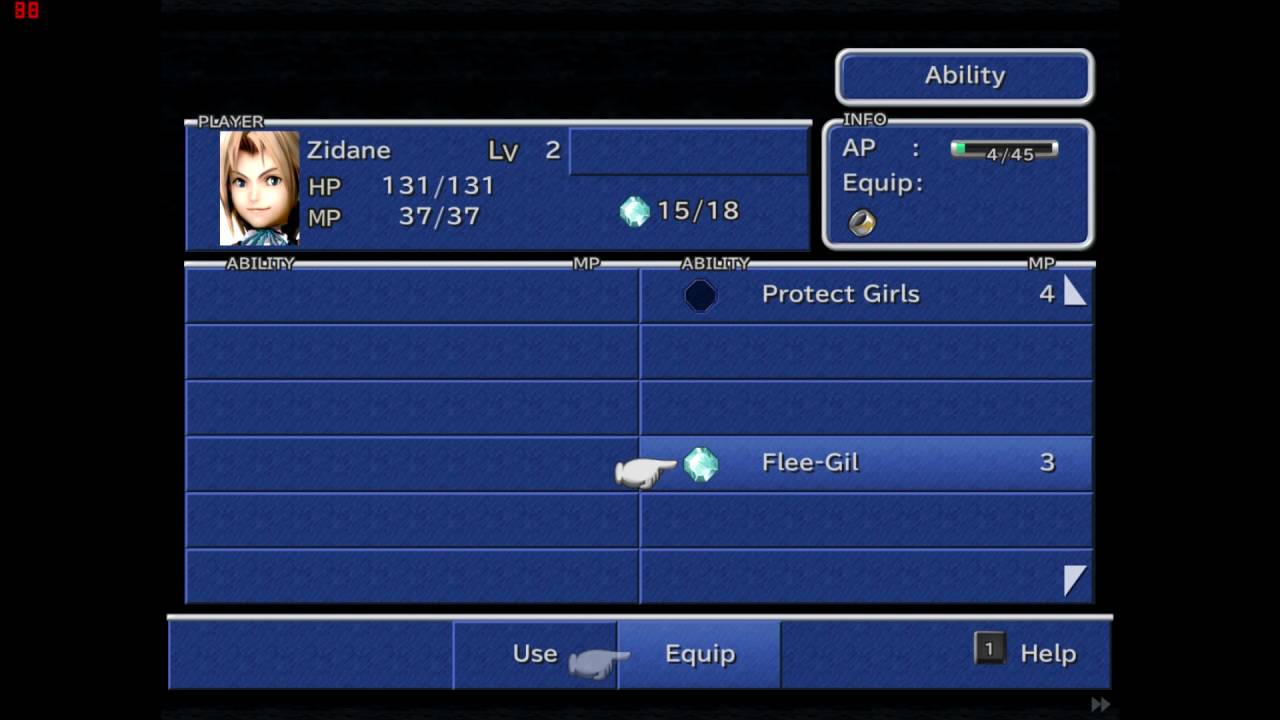Screen dimensions: 1280x720
Task: Disable the equipped Flee-Gil ability
Action: (810, 462)
